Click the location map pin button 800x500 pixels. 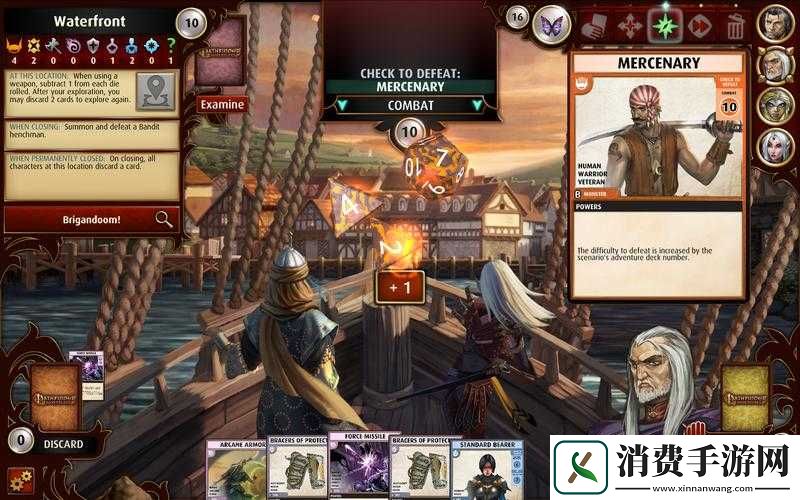[153, 91]
